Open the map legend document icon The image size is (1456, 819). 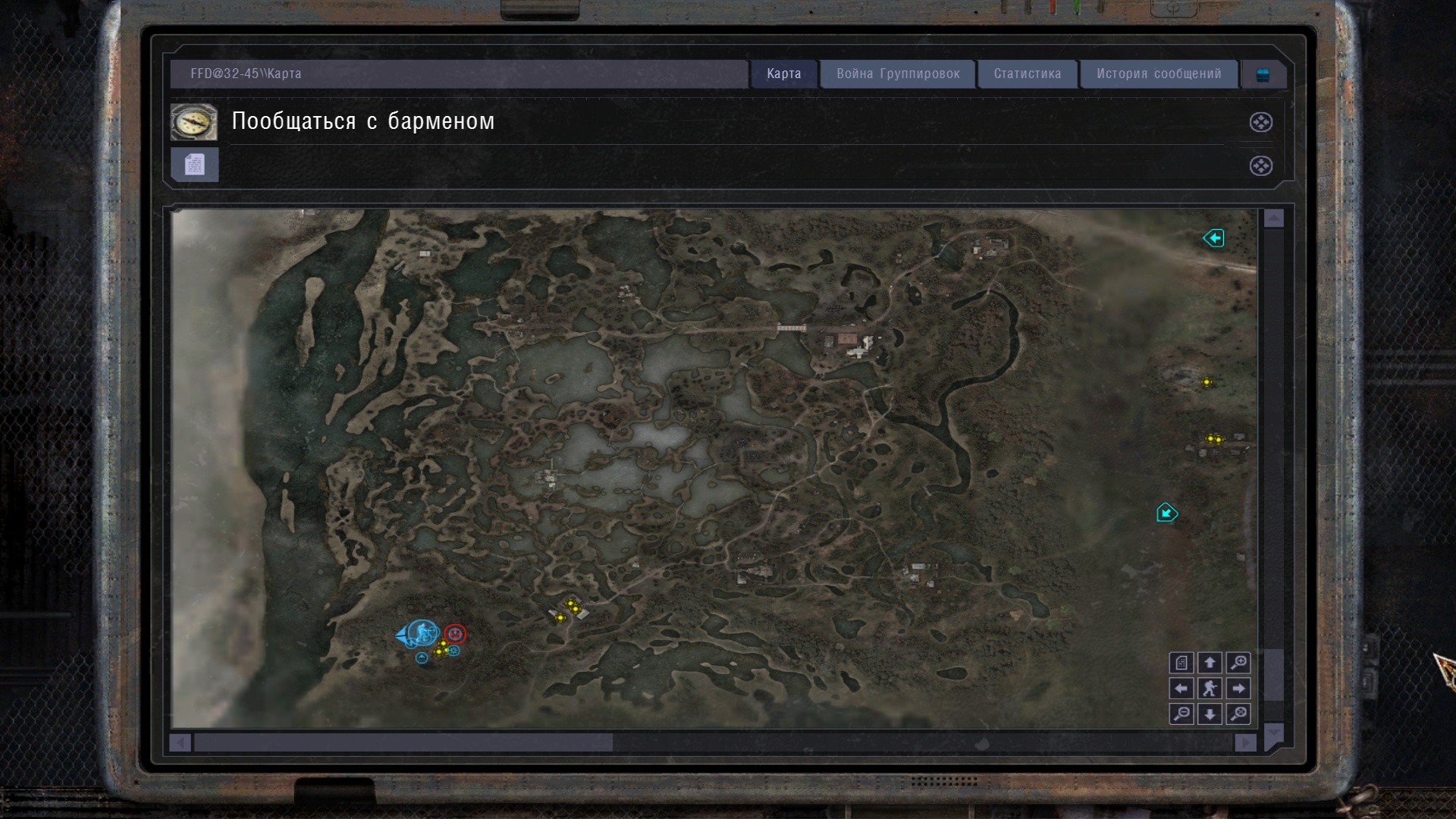[1181, 663]
